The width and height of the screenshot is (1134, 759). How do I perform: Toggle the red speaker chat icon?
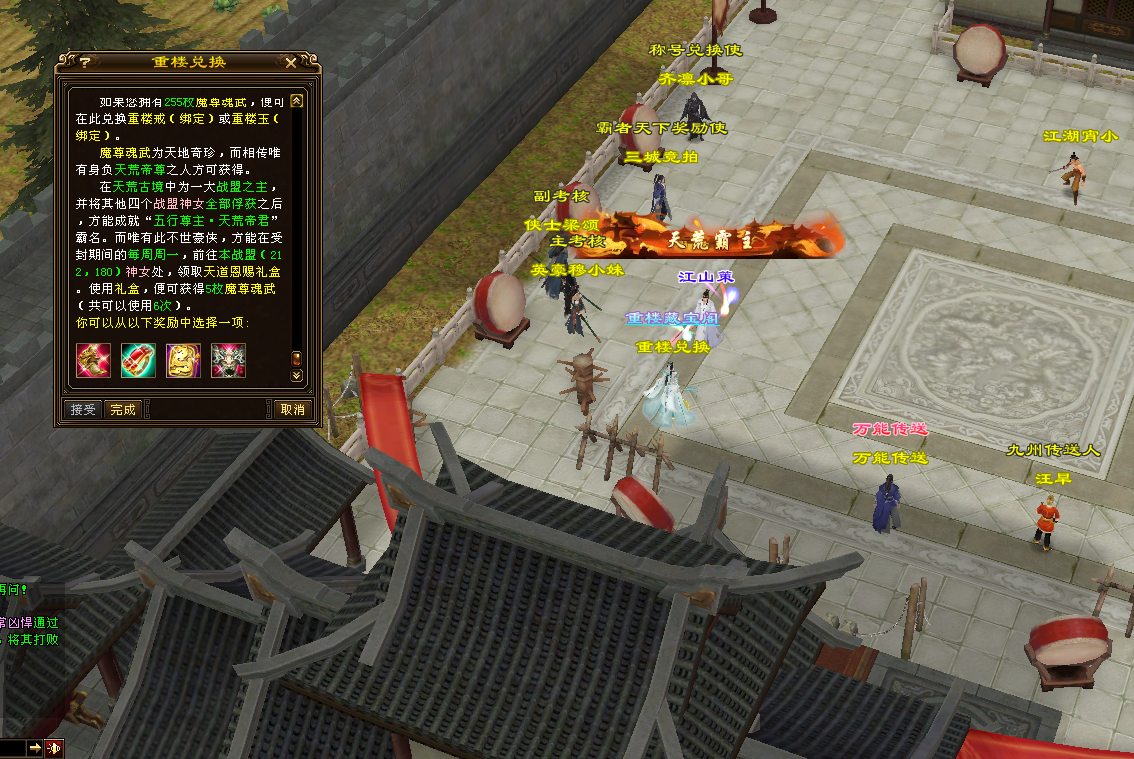(54, 747)
